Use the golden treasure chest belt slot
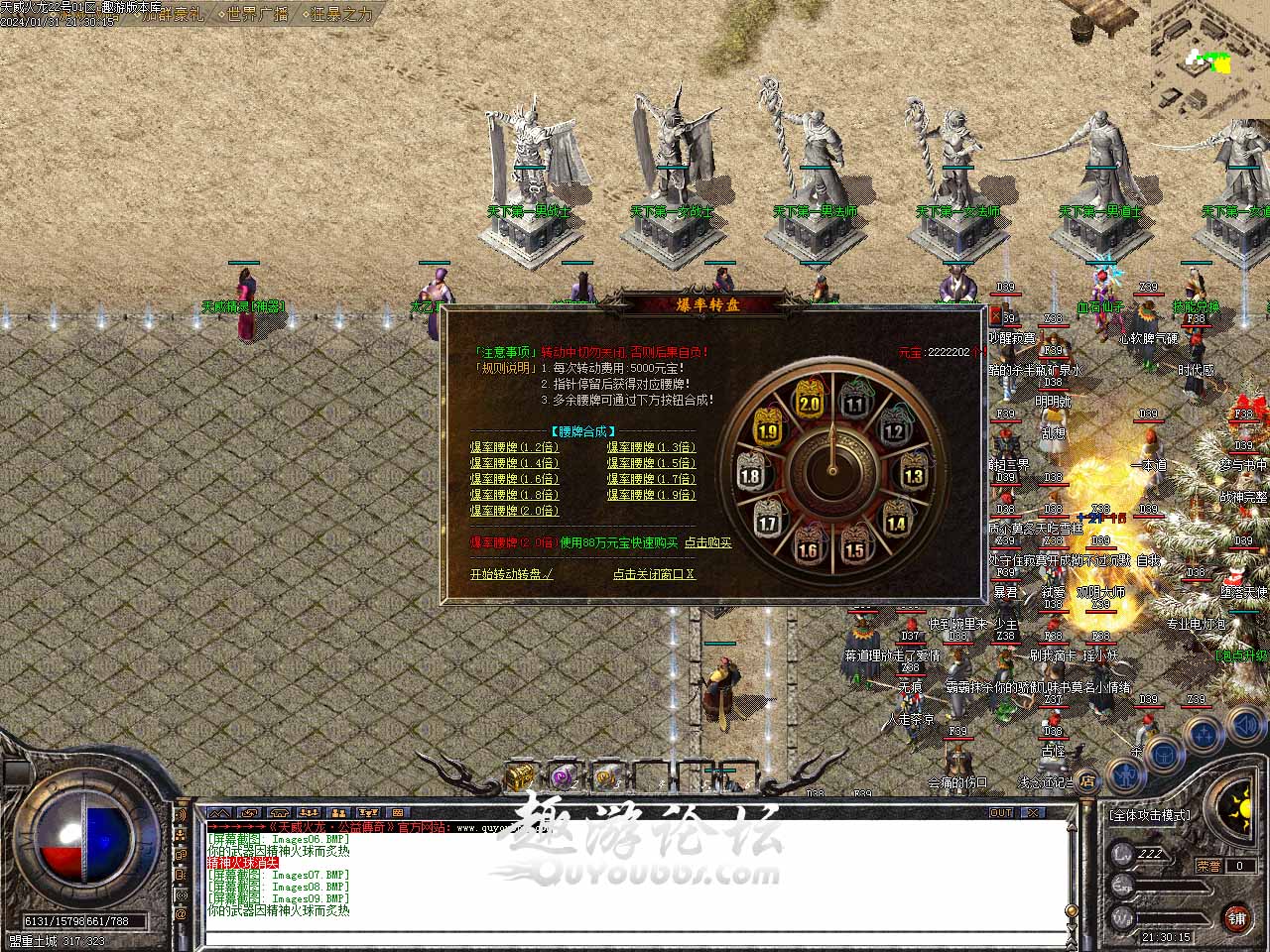Viewport: 1270px width, 952px height. pos(521,776)
